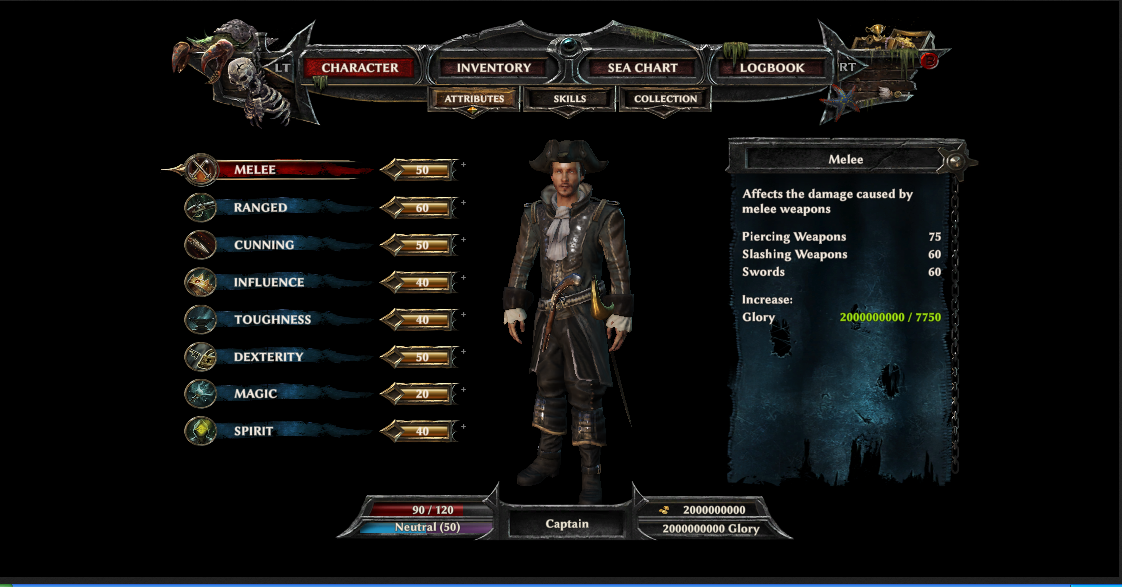Switch to the Skills sub-tab
The width and height of the screenshot is (1122, 587).
(570, 99)
